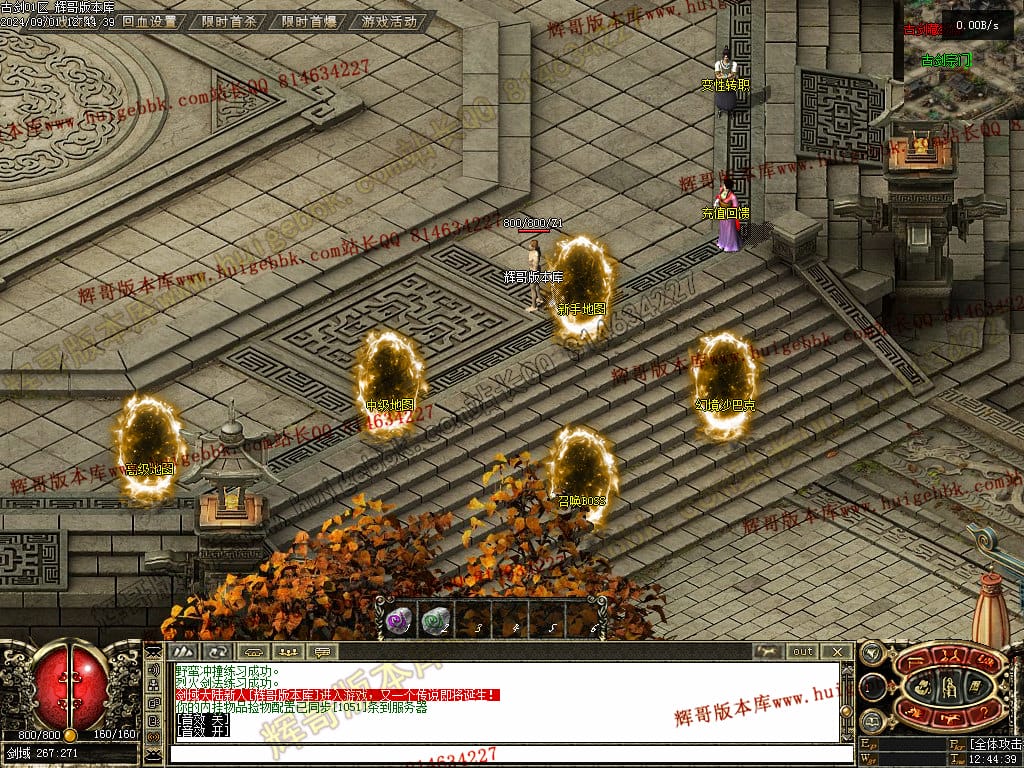
Task: Close the game with the X button
Action: tap(838, 652)
